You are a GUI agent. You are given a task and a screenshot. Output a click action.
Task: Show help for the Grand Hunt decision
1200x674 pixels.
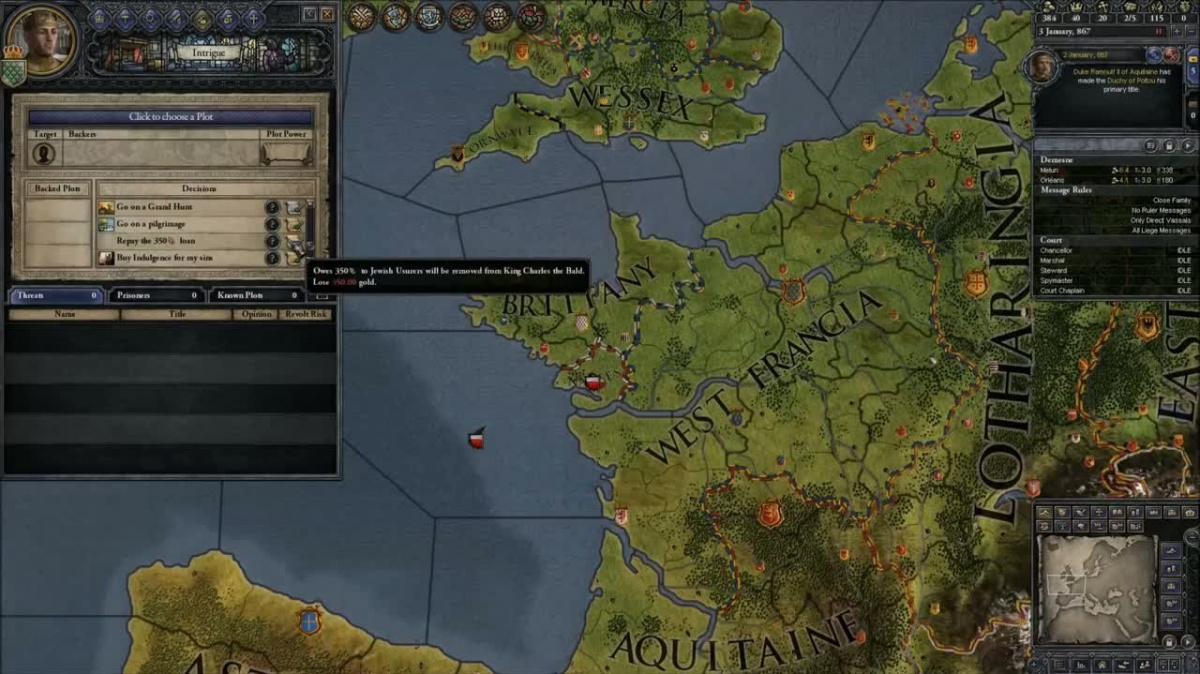(x=271, y=207)
